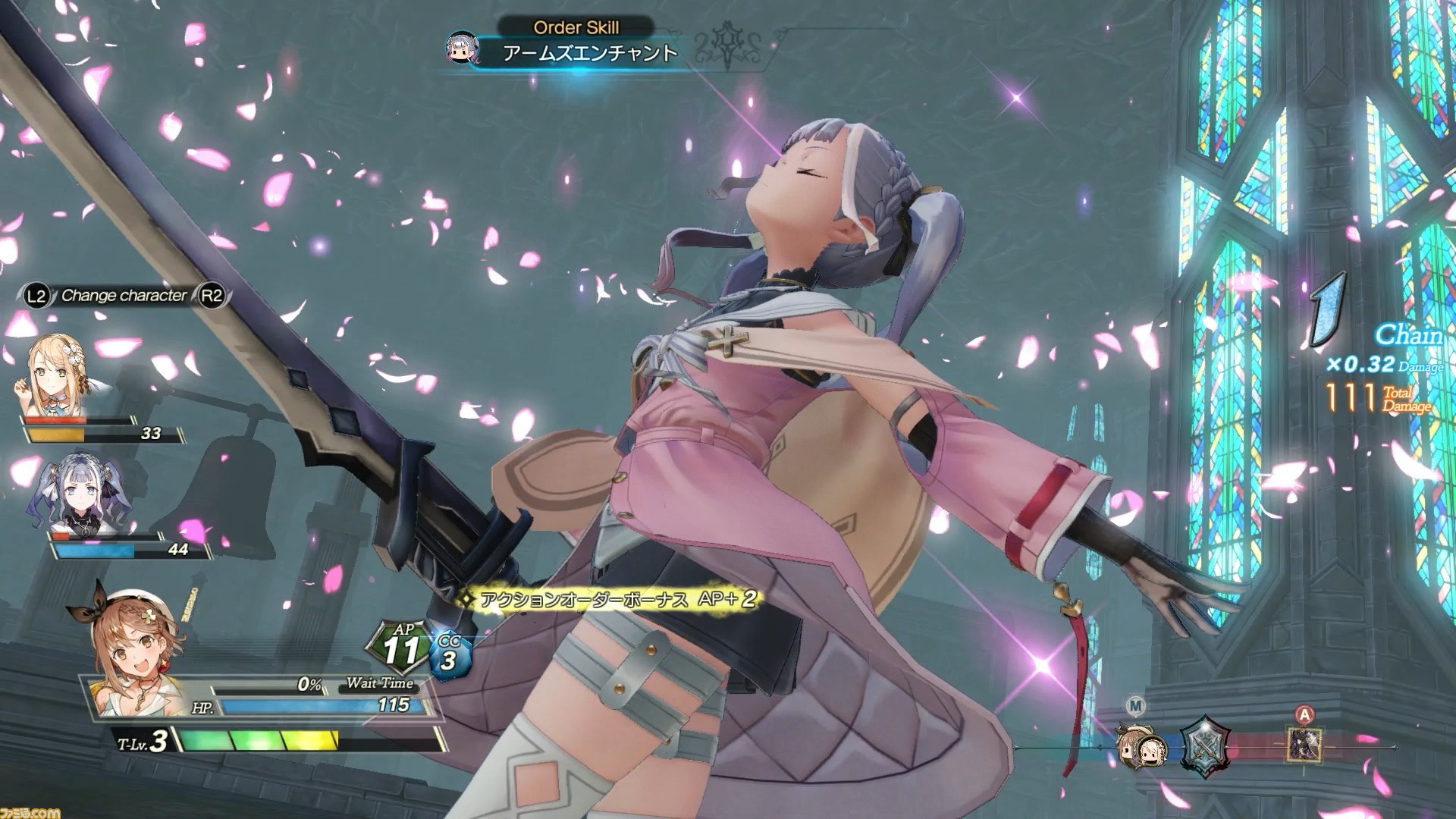
Task: Click the small character icon beside Order Skill
Action: pos(462,47)
